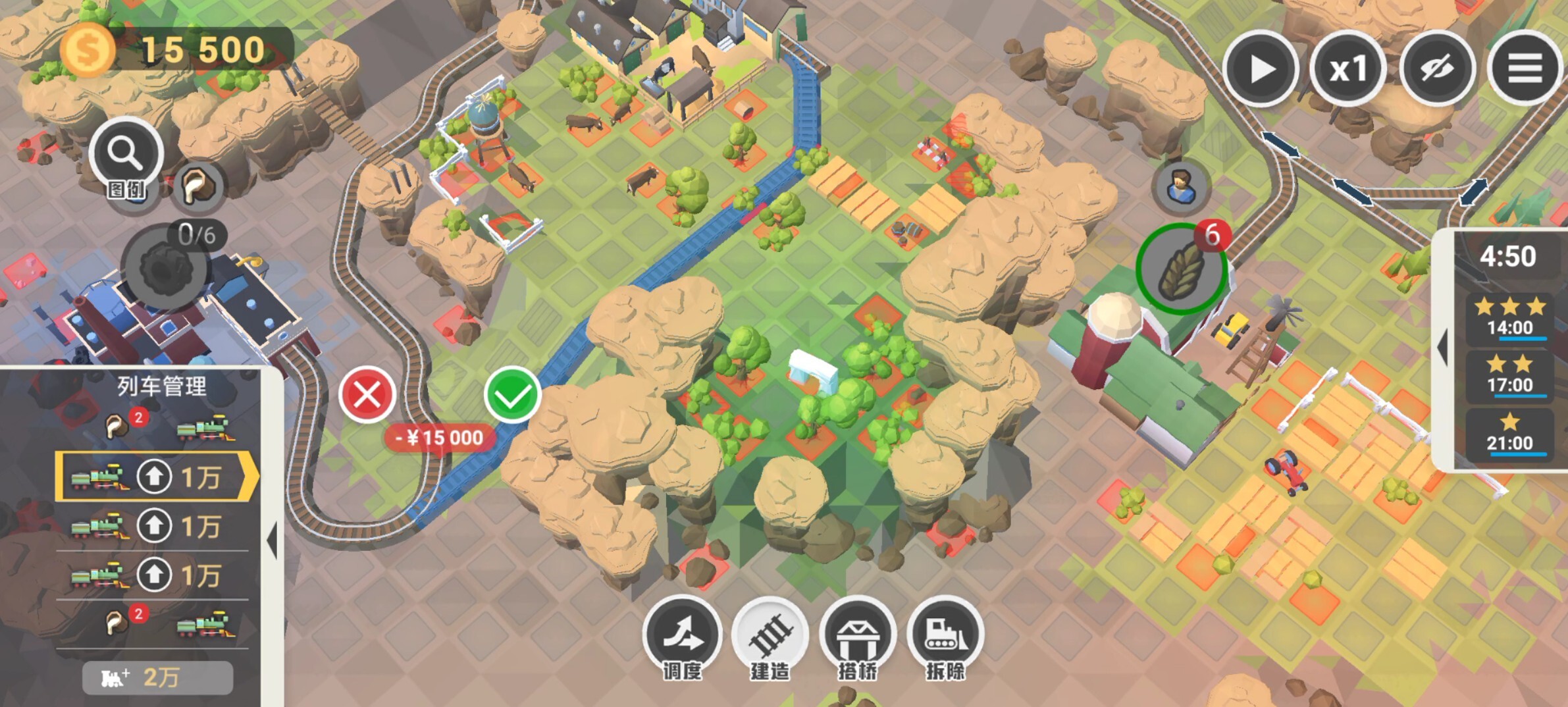Collapse the star time goals panel

pyautogui.click(x=1443, y=348)
